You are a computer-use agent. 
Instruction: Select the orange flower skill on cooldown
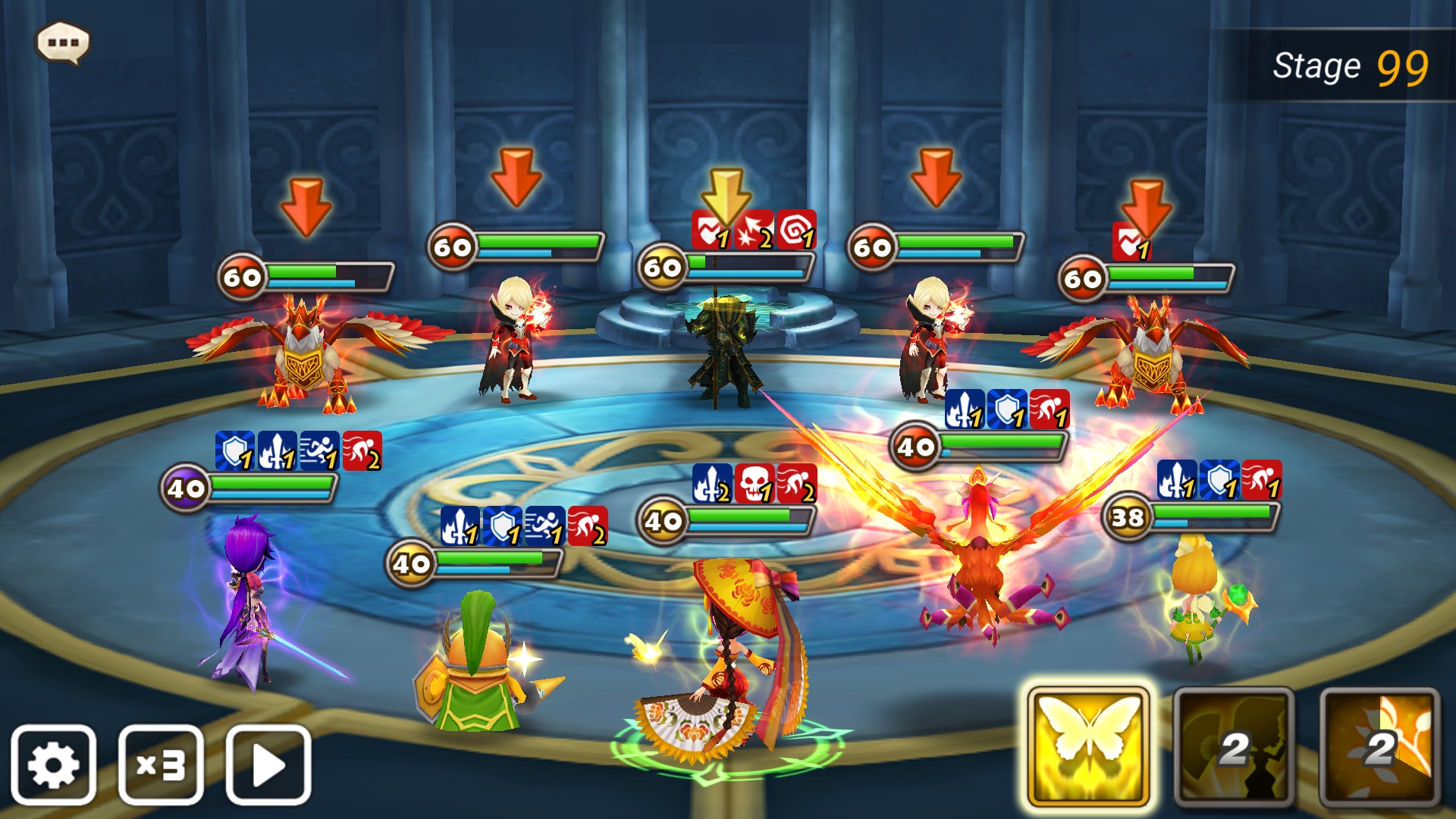click(1379, 747)
